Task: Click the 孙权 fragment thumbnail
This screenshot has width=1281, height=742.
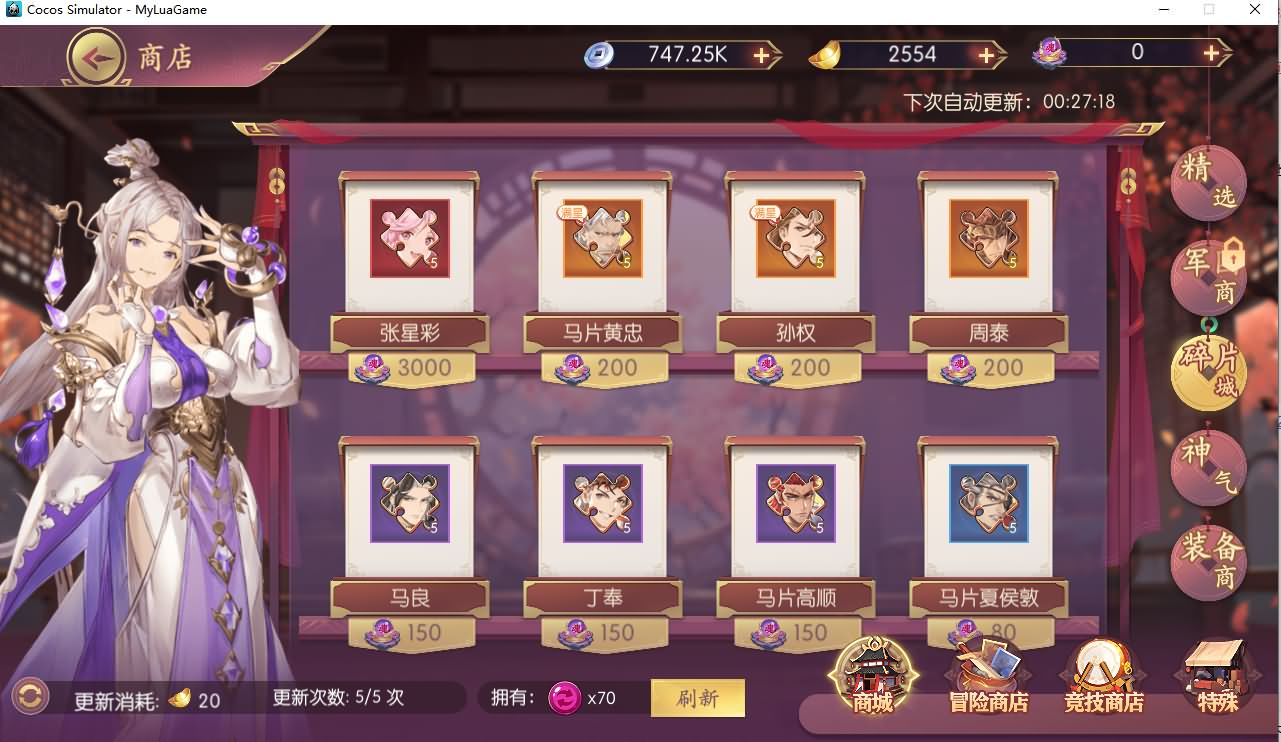Action: coord(794,239)
